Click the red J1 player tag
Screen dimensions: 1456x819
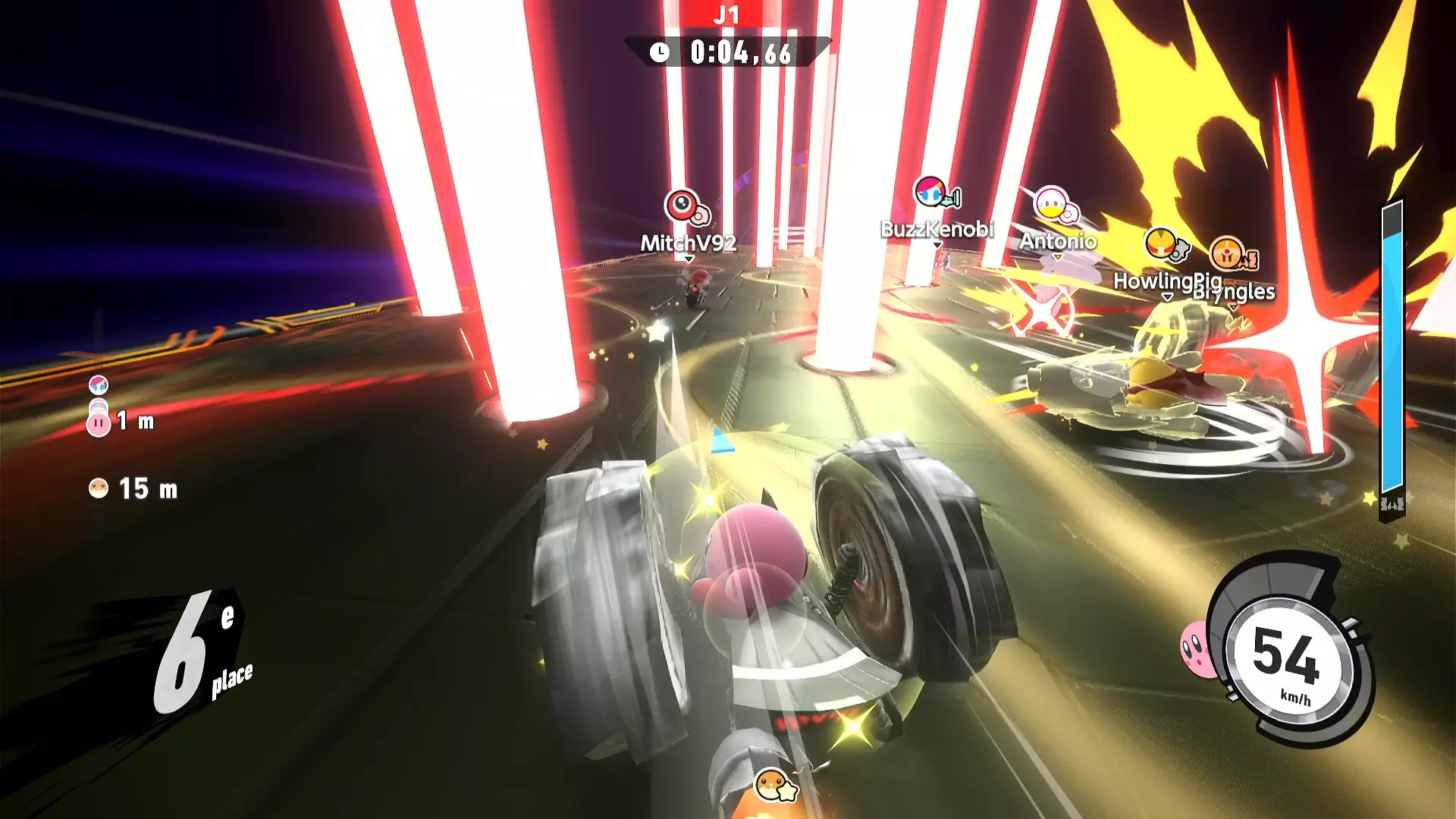(x=727, y=14)
